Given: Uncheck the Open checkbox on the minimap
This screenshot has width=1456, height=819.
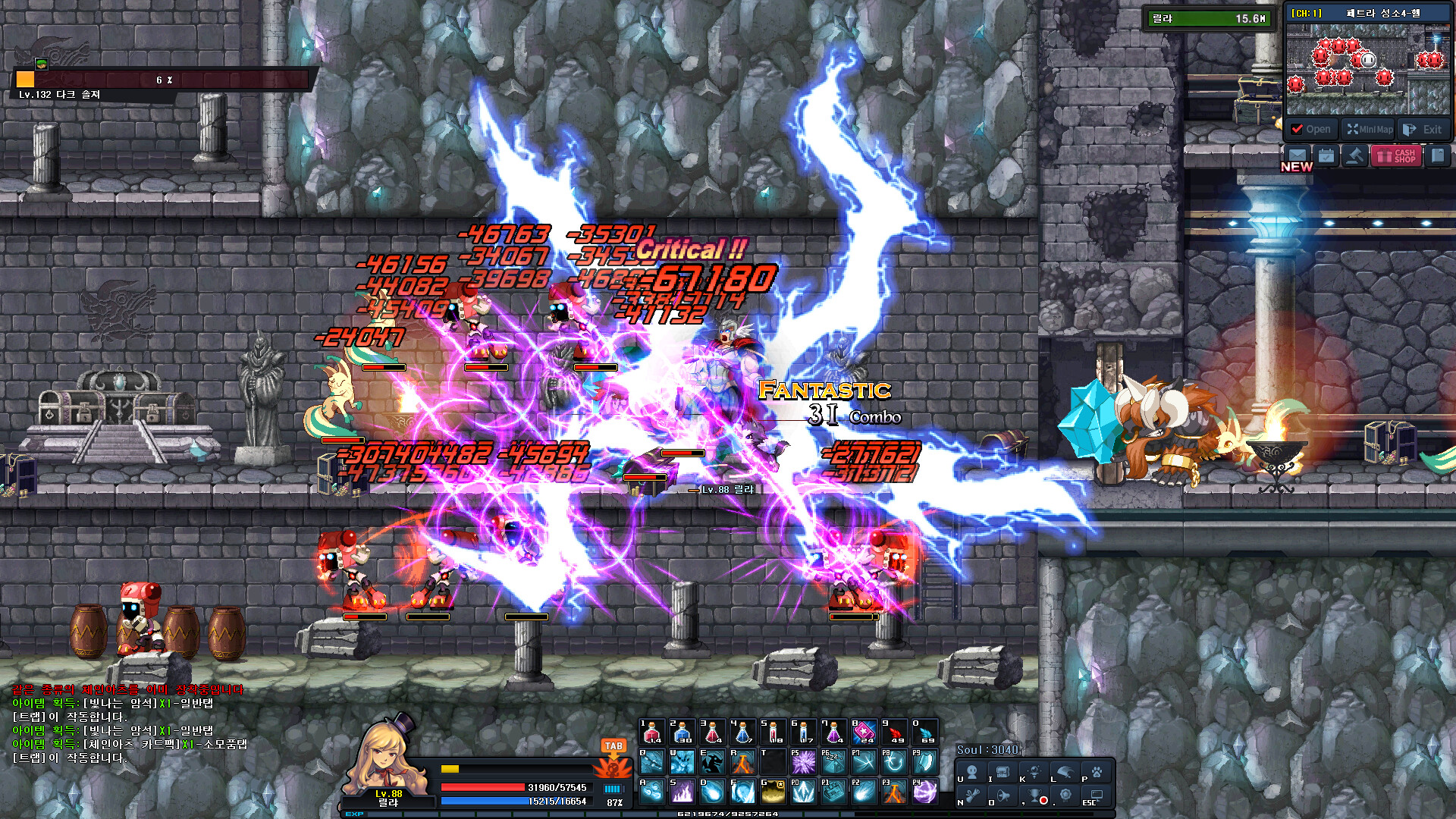Looking at the screenshot, I should point(1296,128).
